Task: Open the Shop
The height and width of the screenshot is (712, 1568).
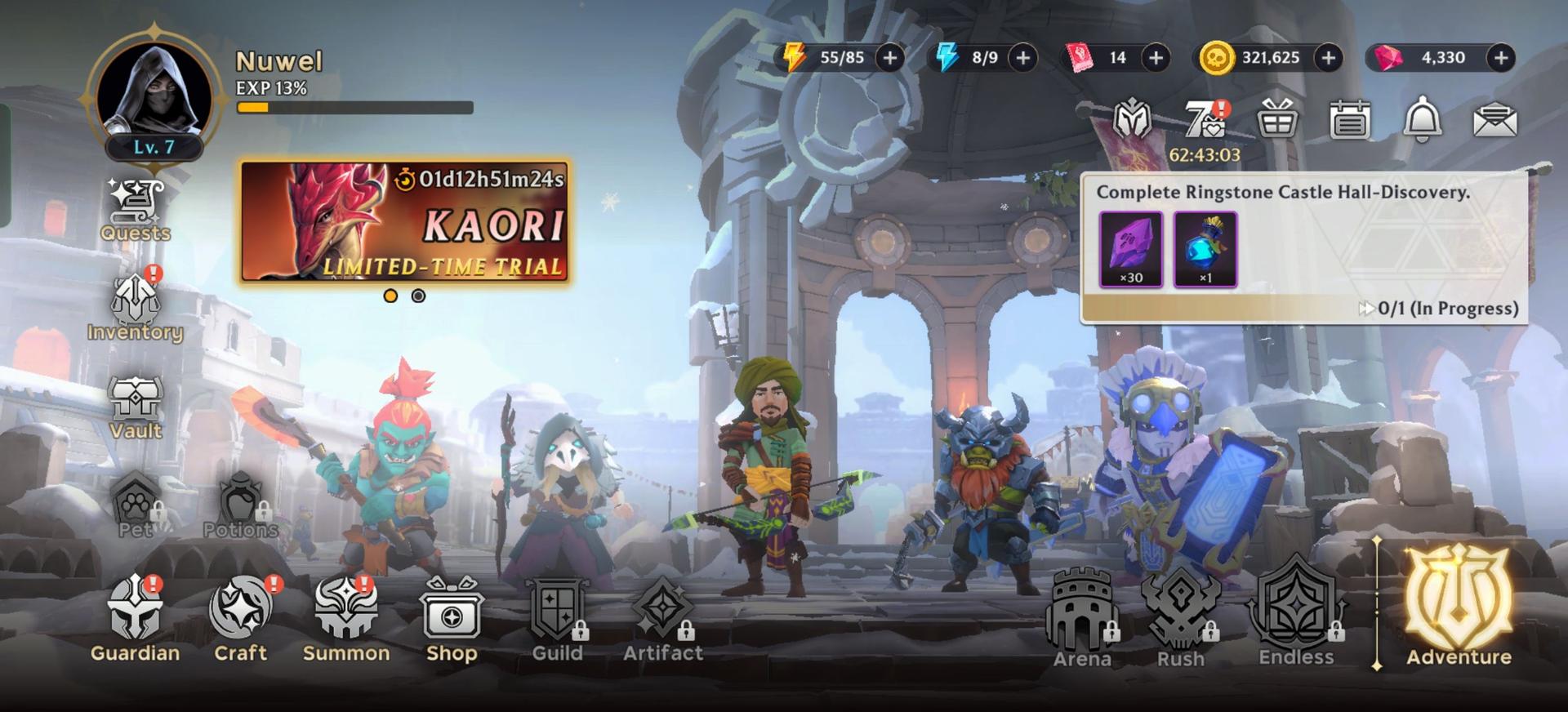Action: tap(452, 619)
